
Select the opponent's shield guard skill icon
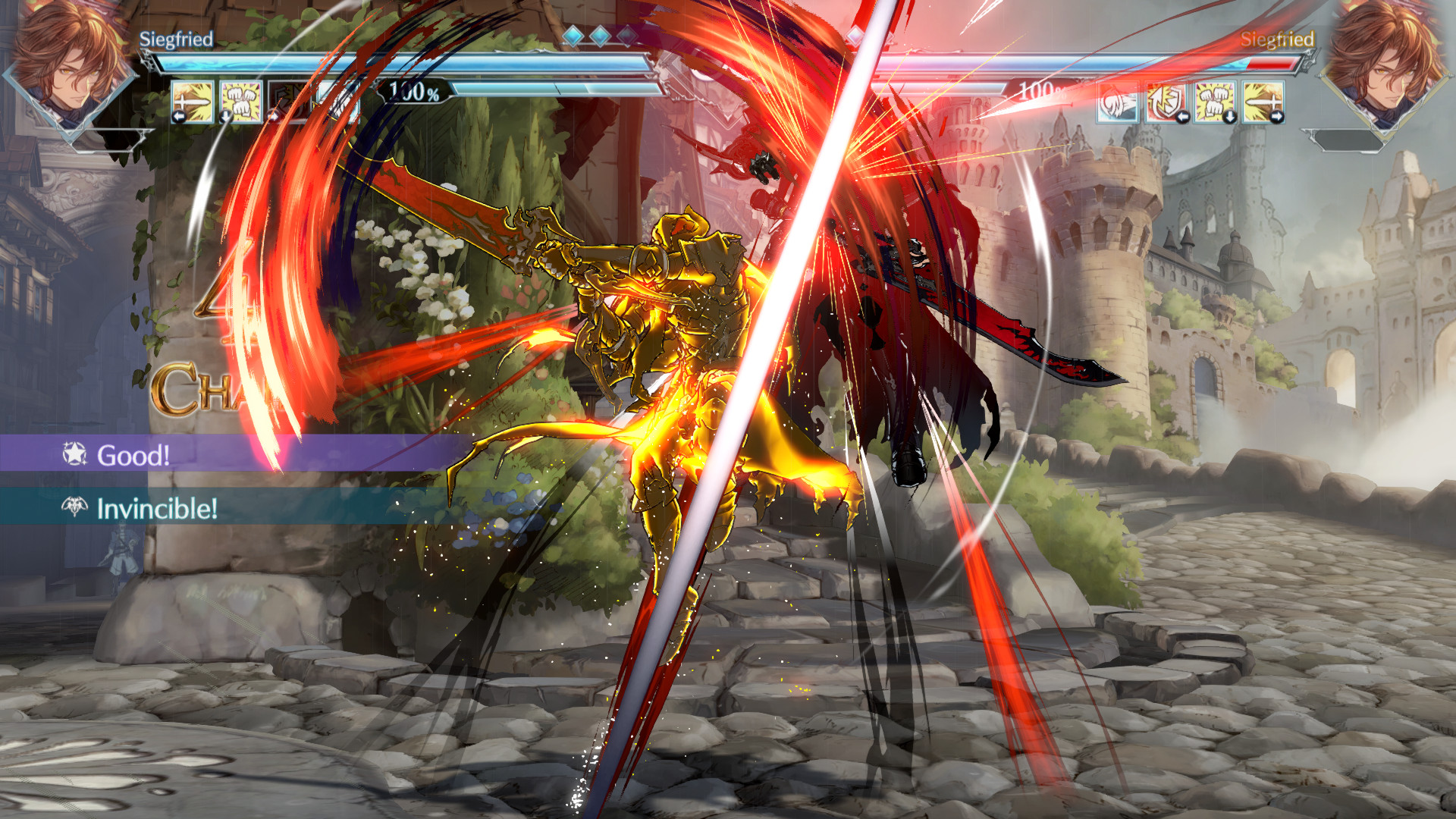click(x=1168, y=102)
